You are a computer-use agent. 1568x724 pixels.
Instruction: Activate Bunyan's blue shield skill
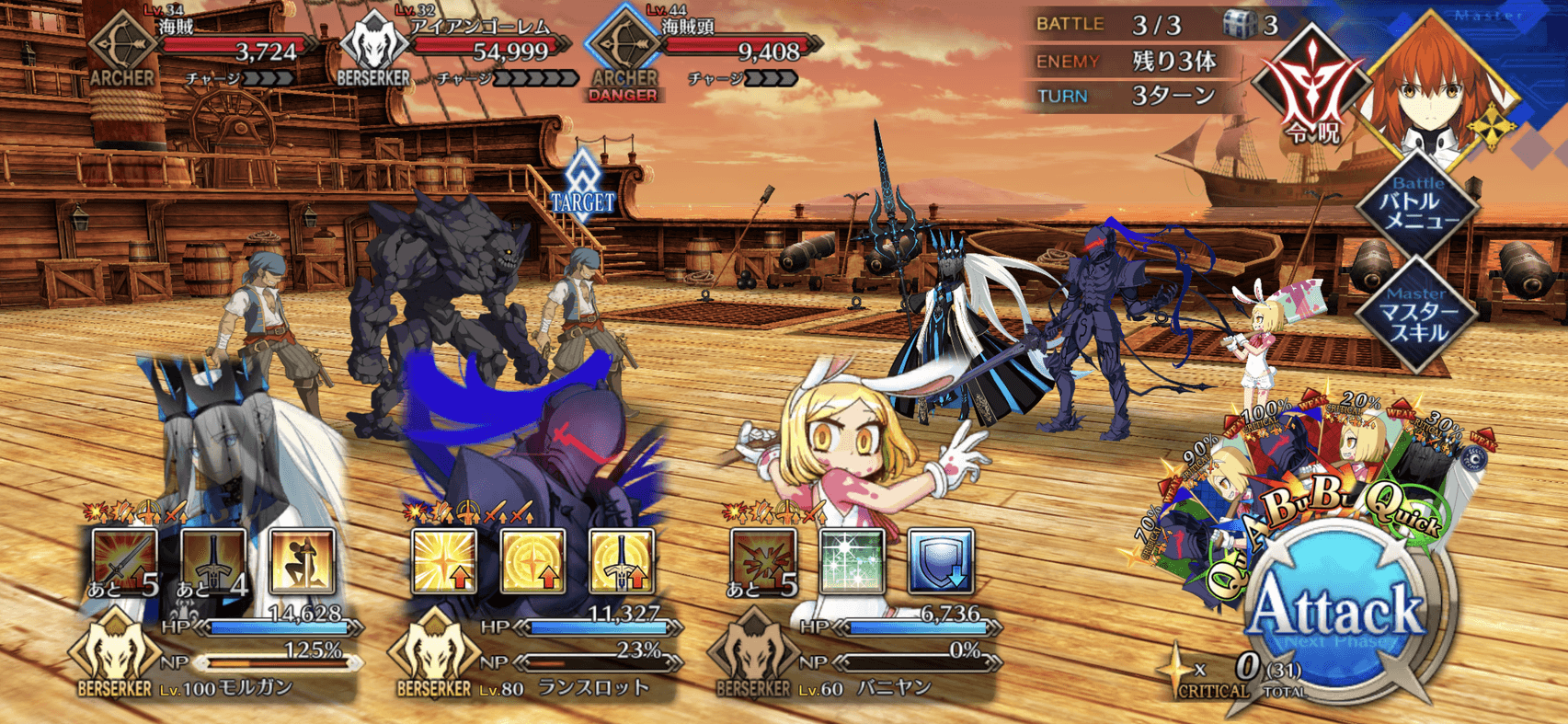pyautogui.click(x=940, y=560)
